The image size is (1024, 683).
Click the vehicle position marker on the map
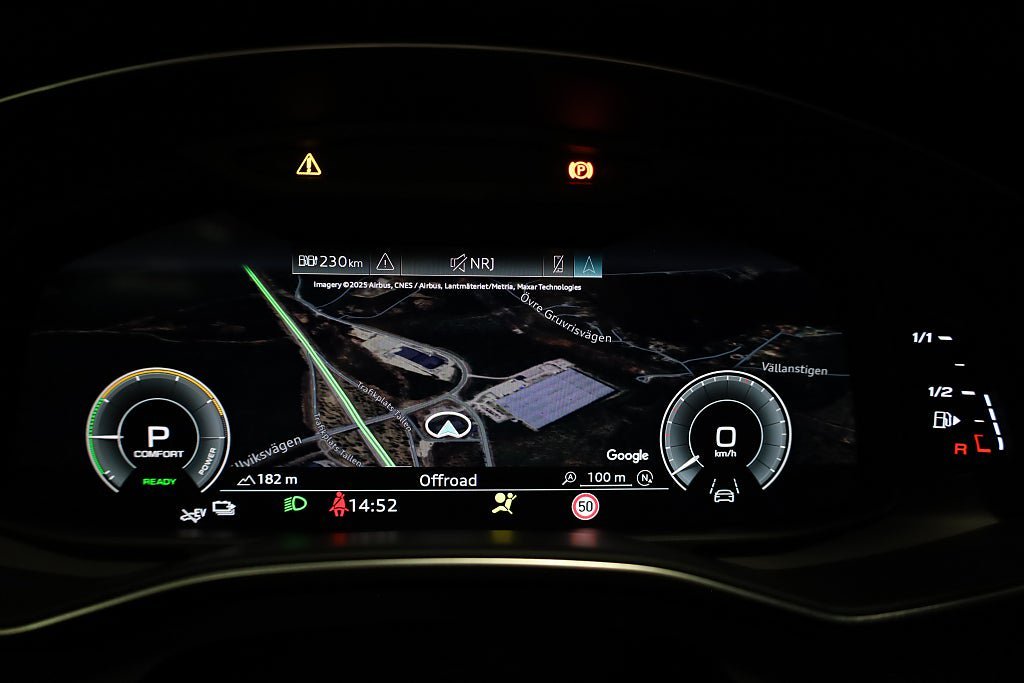point(447,426)
